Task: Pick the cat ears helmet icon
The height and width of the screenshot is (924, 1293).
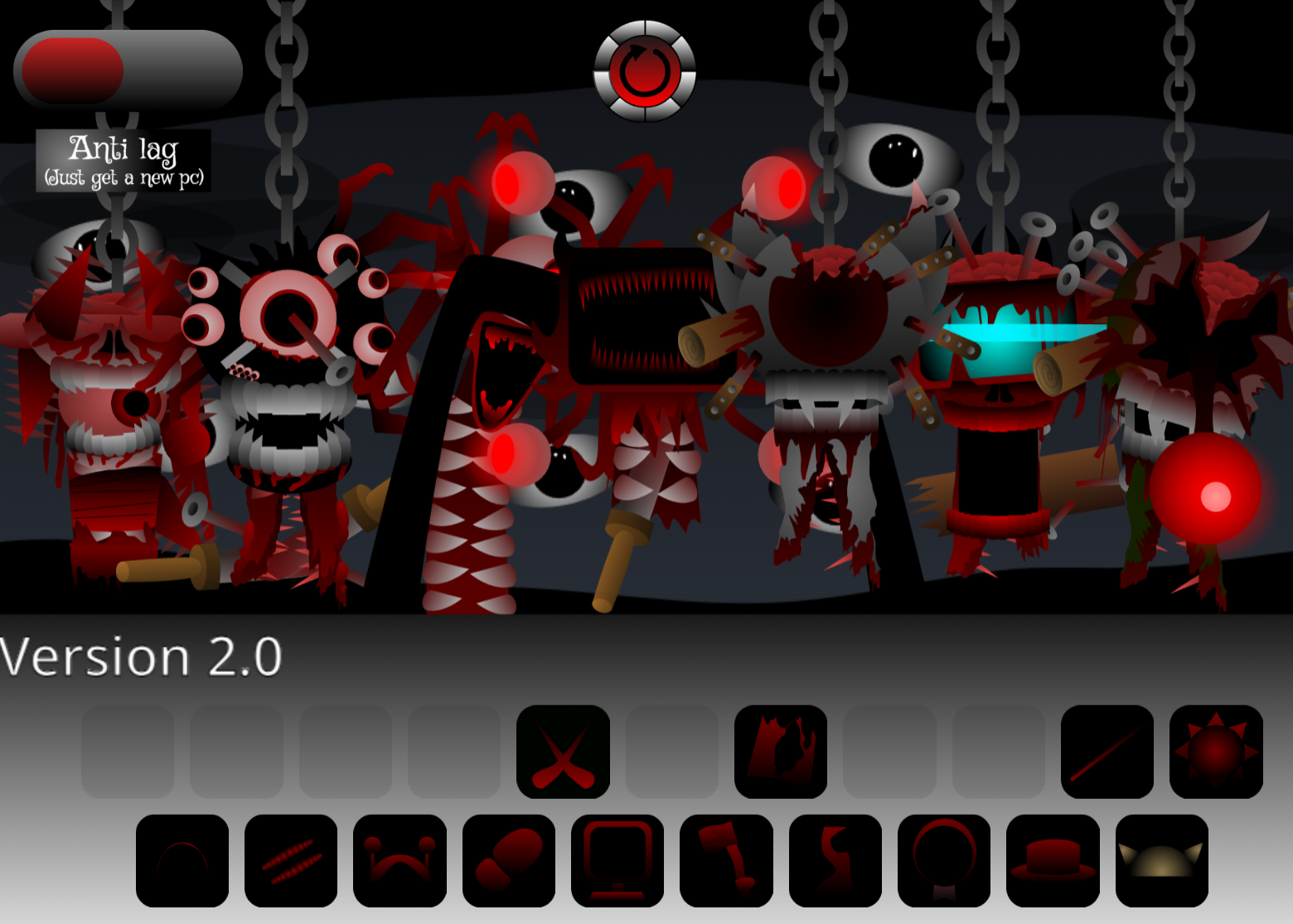Action: [1162, 862]
